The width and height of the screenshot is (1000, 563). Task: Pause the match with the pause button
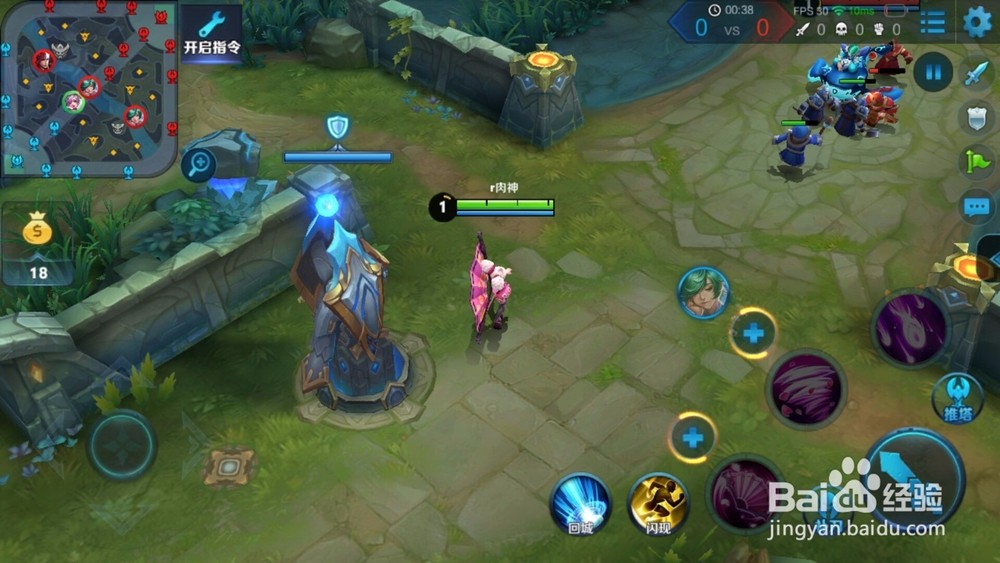[933, 72]
